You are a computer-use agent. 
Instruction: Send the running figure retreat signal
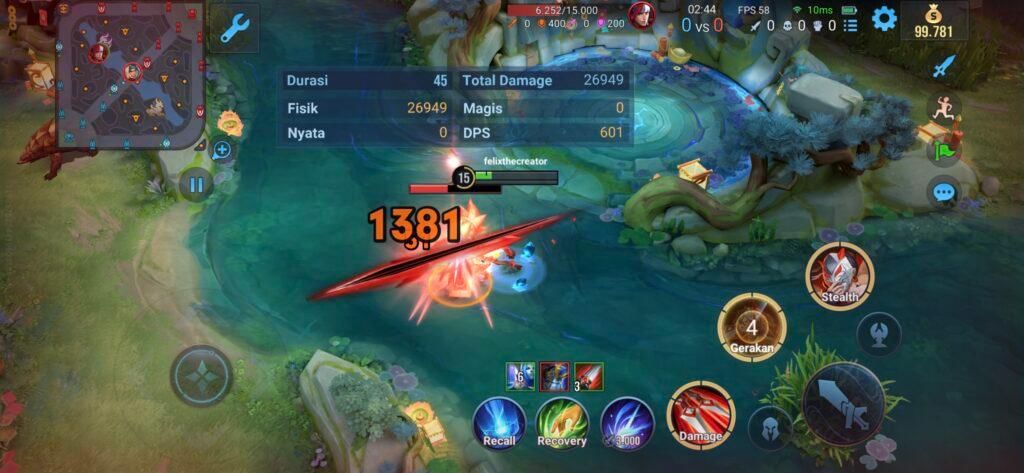click(943, 108)
